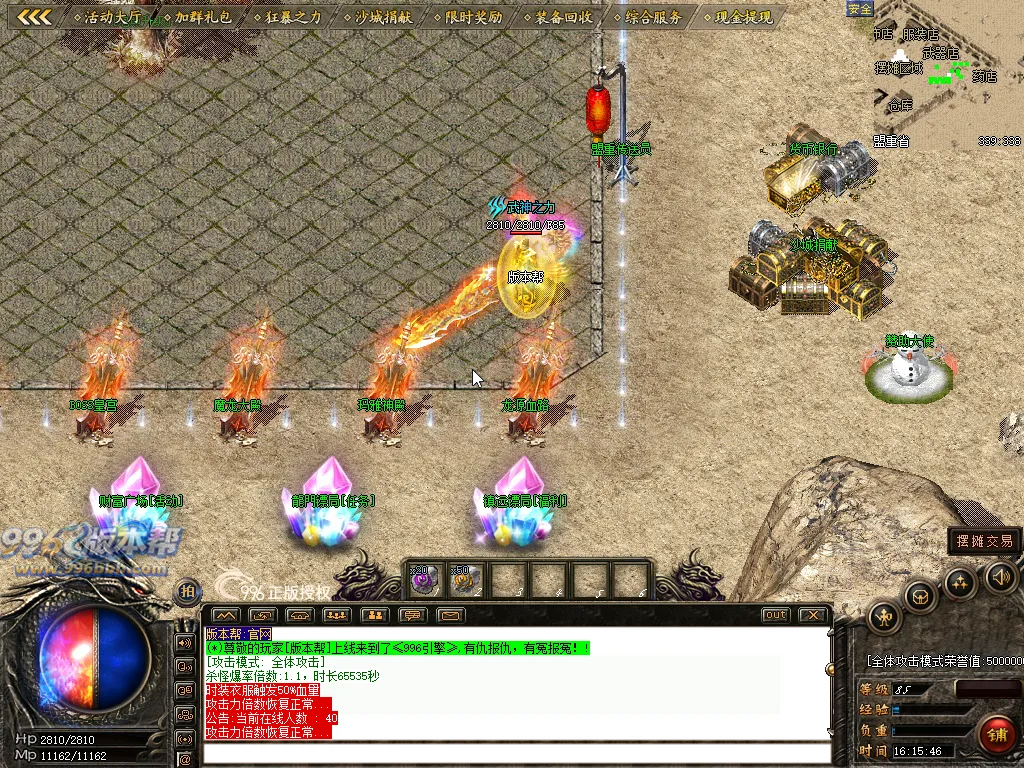Use the gold item in hotbar slot 2
This screenshot has width=1024, height=768.
465,580
